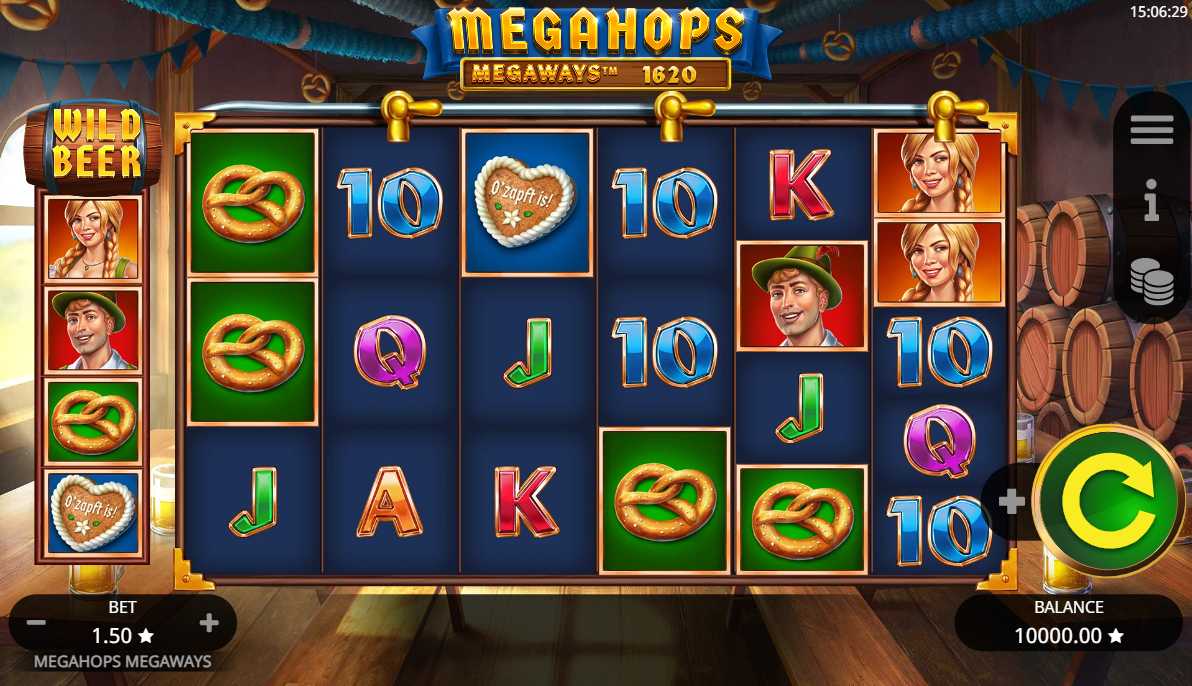This screenshot has height=686, width=1192.
Task: Open the coin stack bet settings
Action: pos(1151,280)
